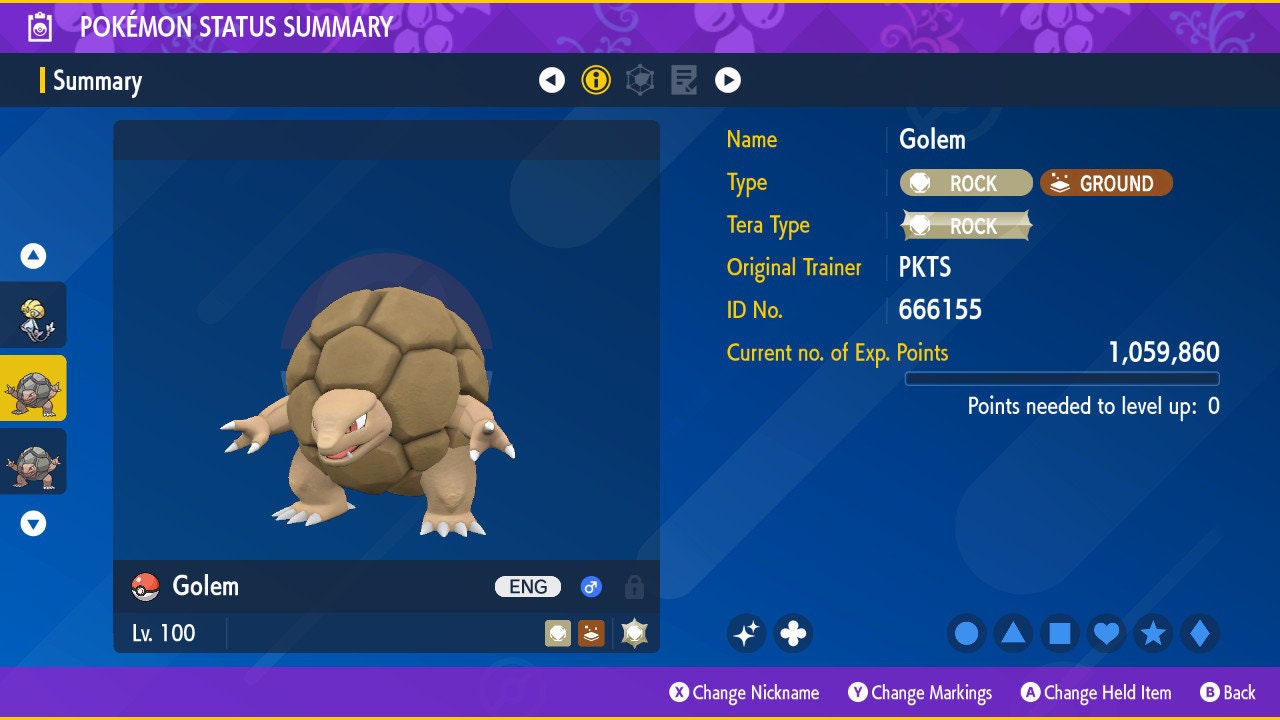Select the yellow-highlighted Golem thumbnail
This screenshot has height=720, width=1280.
point(33,388)
